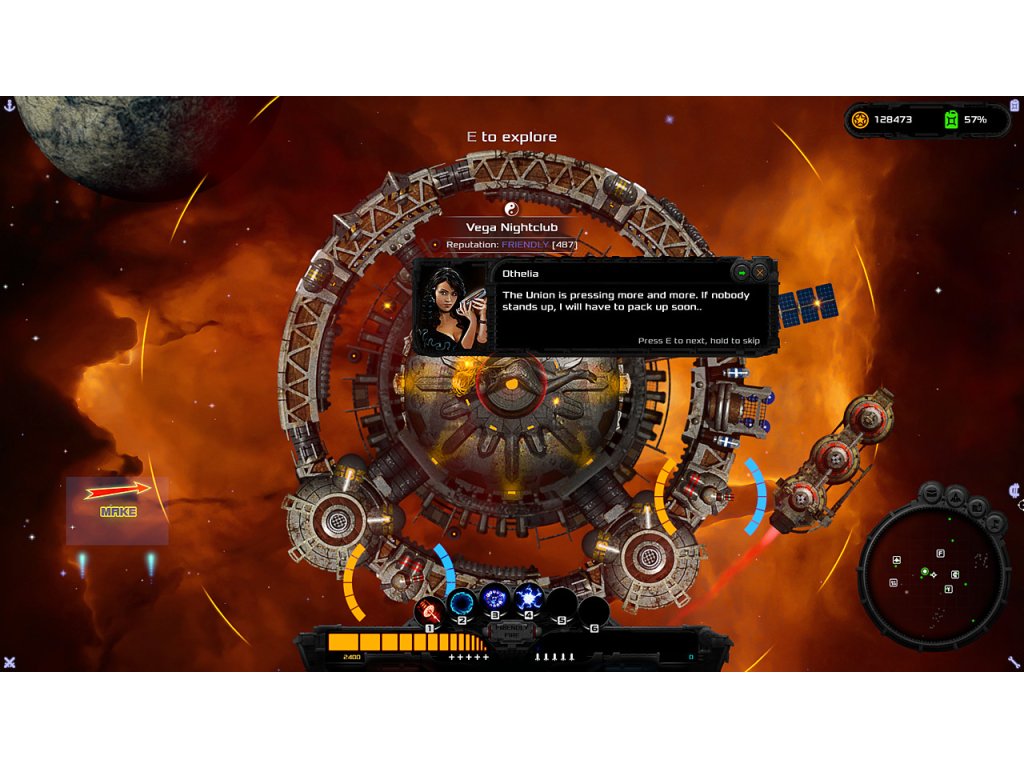Click the crossed tools icon in the corner

[9, 662]
